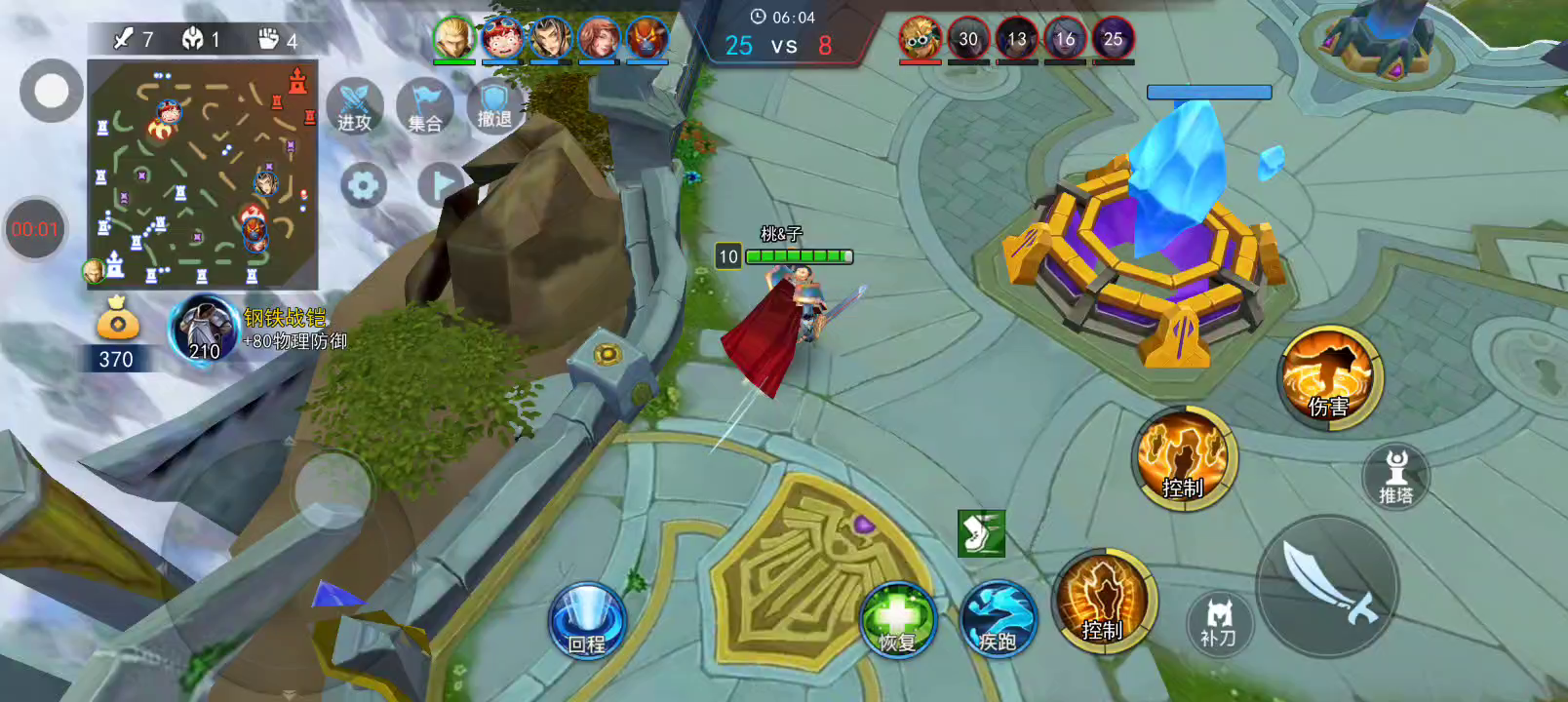
Task: Send the 集合 gather signal
Action: pos(425,106)
